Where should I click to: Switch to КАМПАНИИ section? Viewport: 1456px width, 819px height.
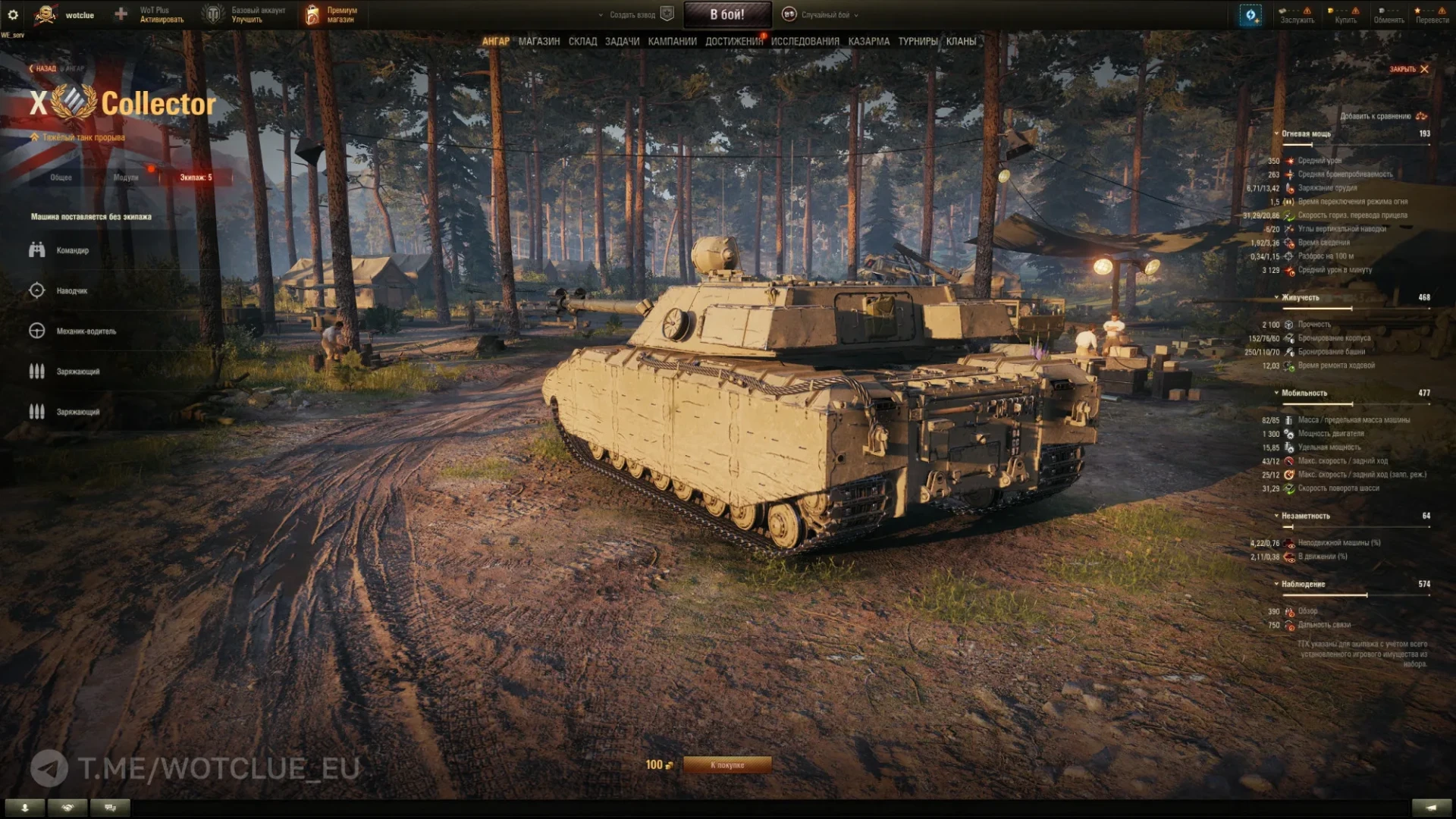click(x=672, y=42)
